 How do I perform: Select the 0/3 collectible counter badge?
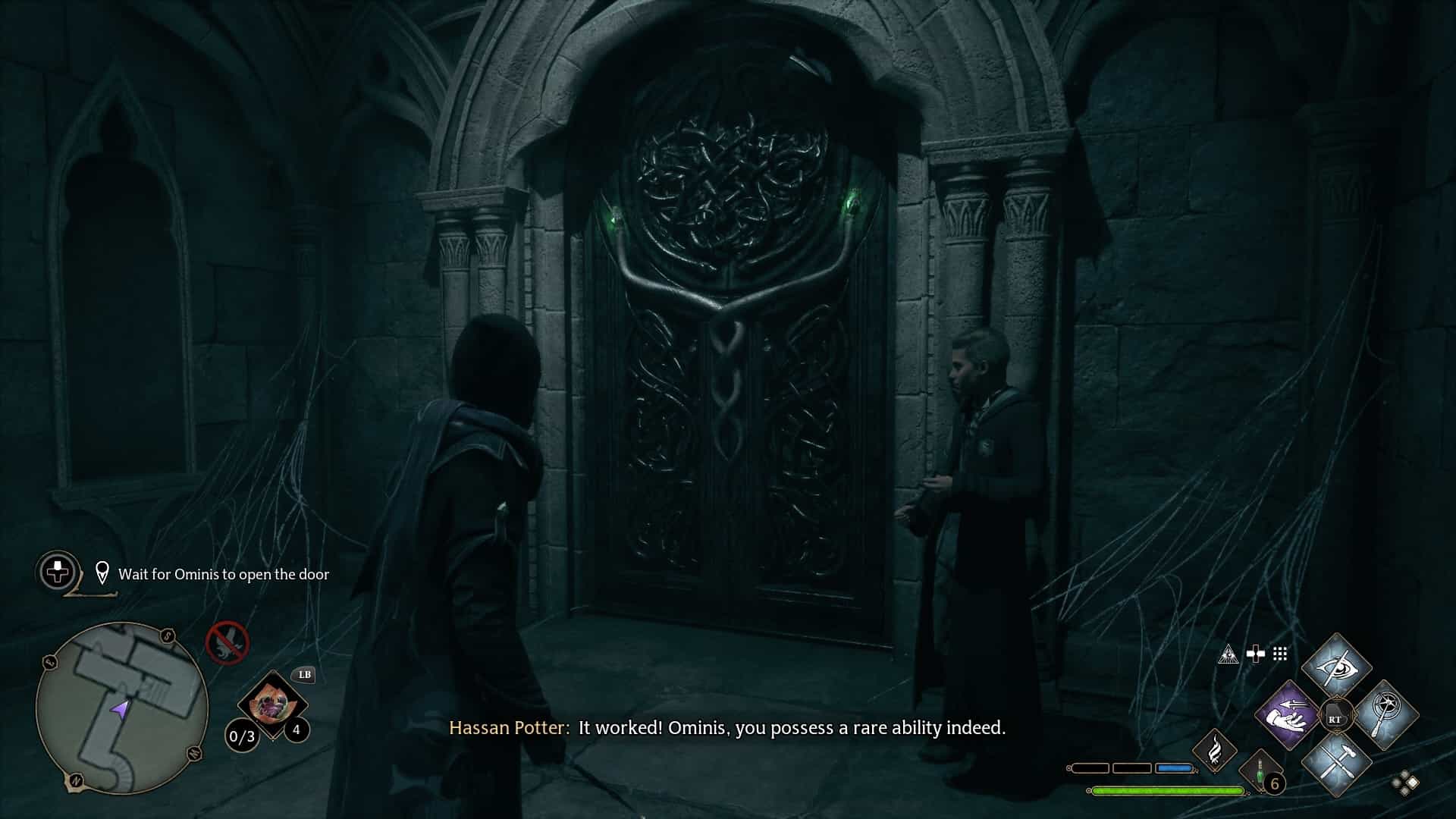[x=240, y=736]
